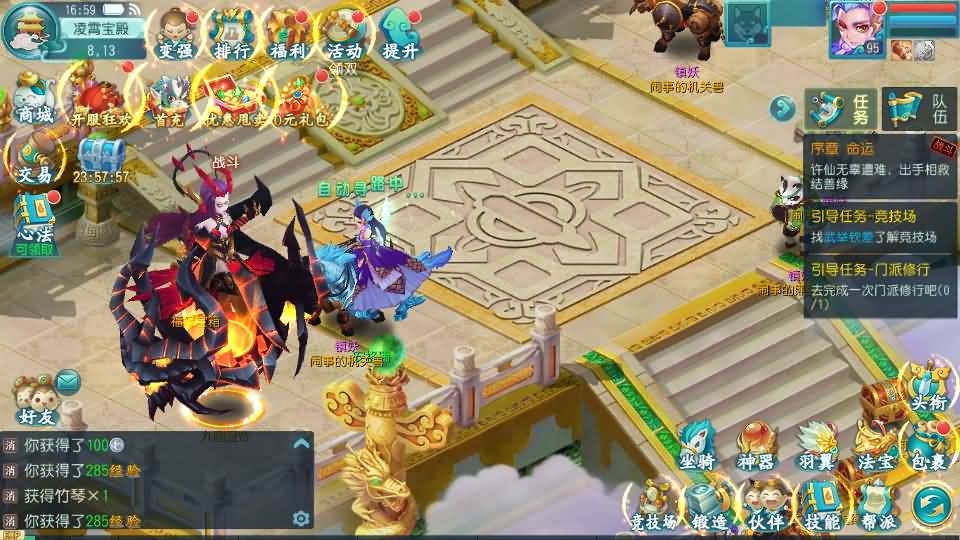Open the 好友 friends list

click(38, 400)
